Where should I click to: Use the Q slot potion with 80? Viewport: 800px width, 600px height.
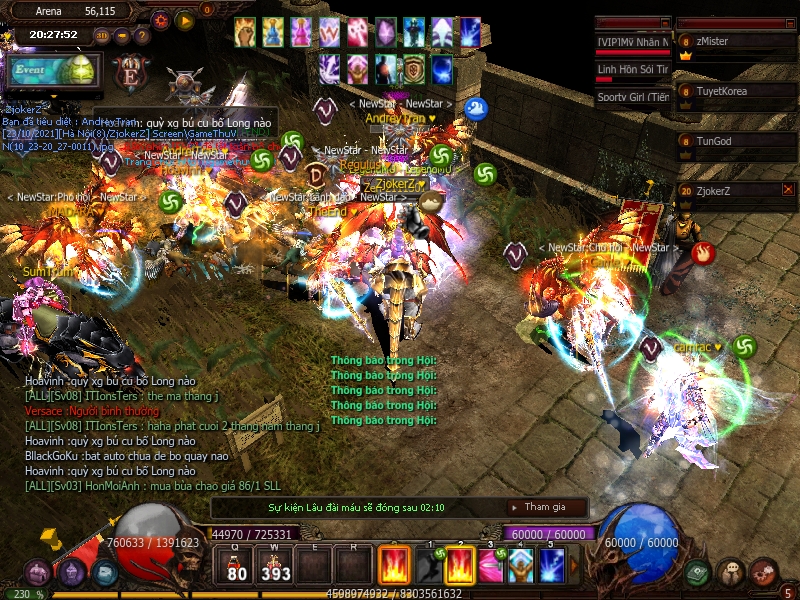click(x=237, y=566)
